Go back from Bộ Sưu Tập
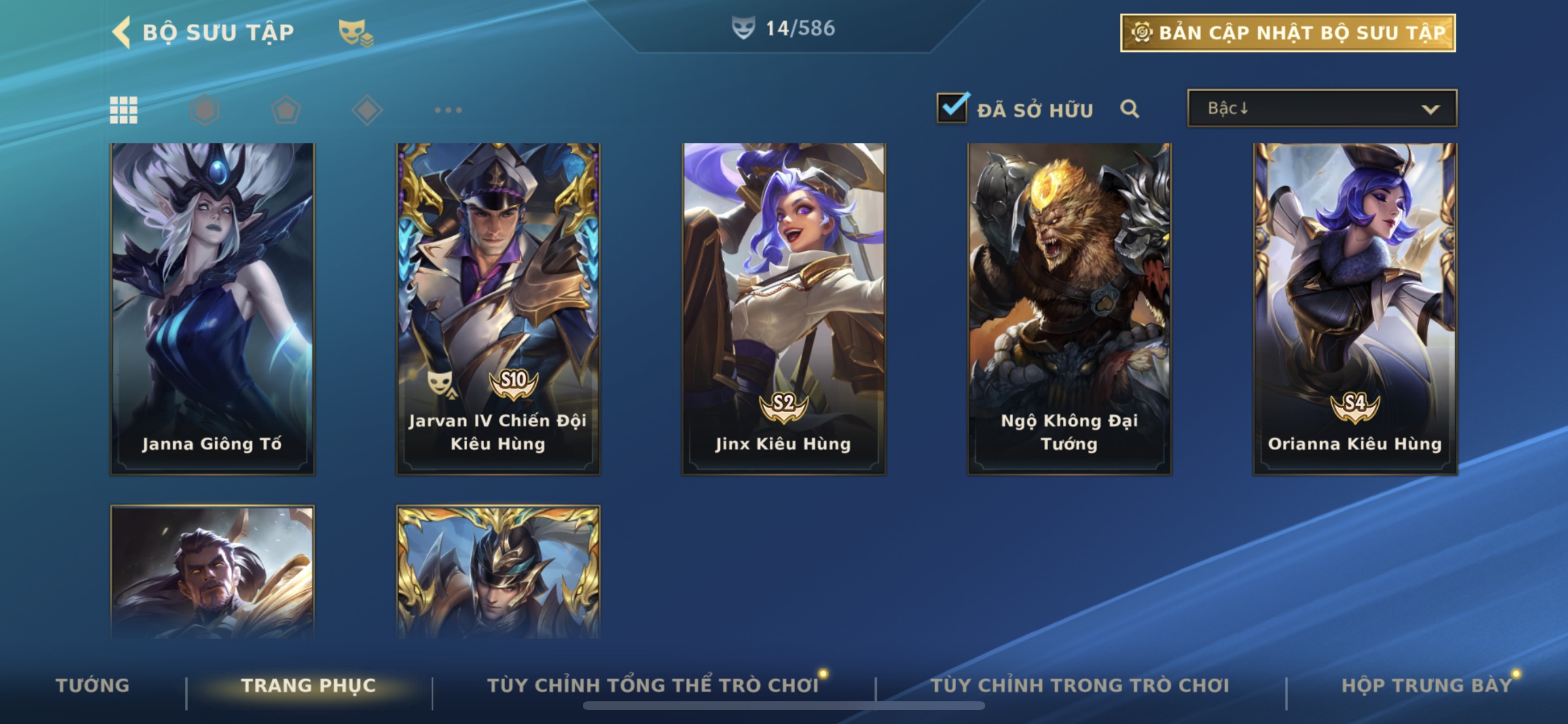Viewport: 1568px width, 724px height. pos(123,32)
